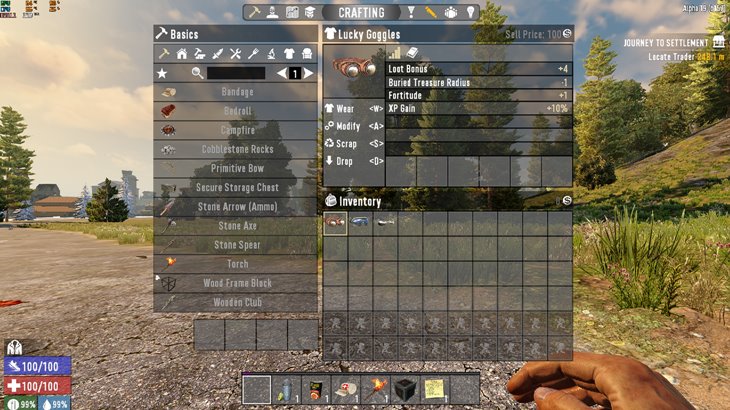This screenshot has height=410, width=730.
Task: Select the Bandage recipe
Action: (237, 92)
